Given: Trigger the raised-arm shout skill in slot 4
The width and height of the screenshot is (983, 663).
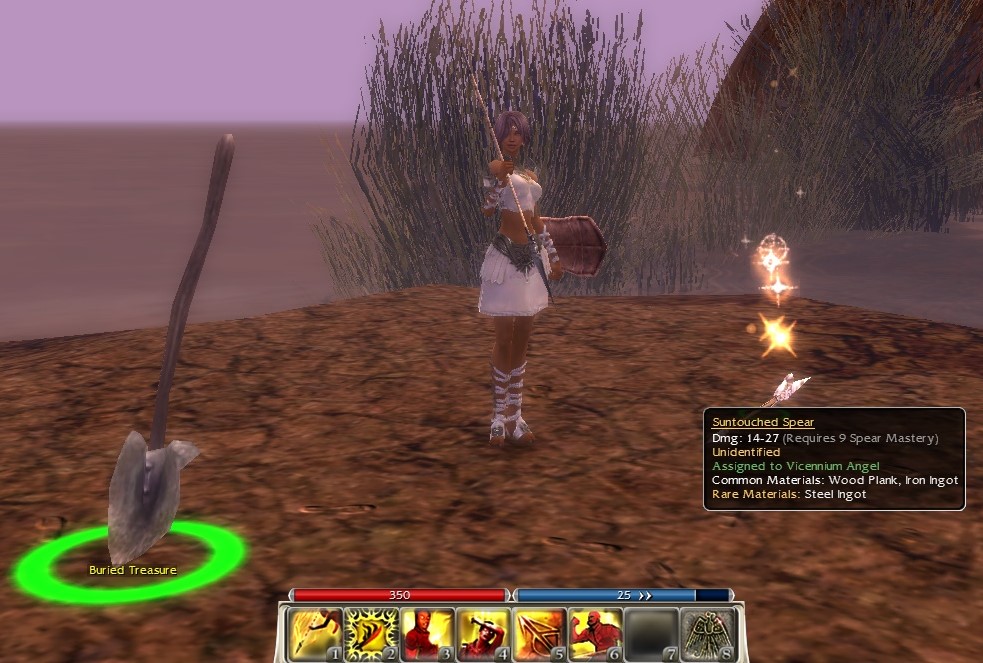Looking at the screenshot, I should click(x=483, y=634).
